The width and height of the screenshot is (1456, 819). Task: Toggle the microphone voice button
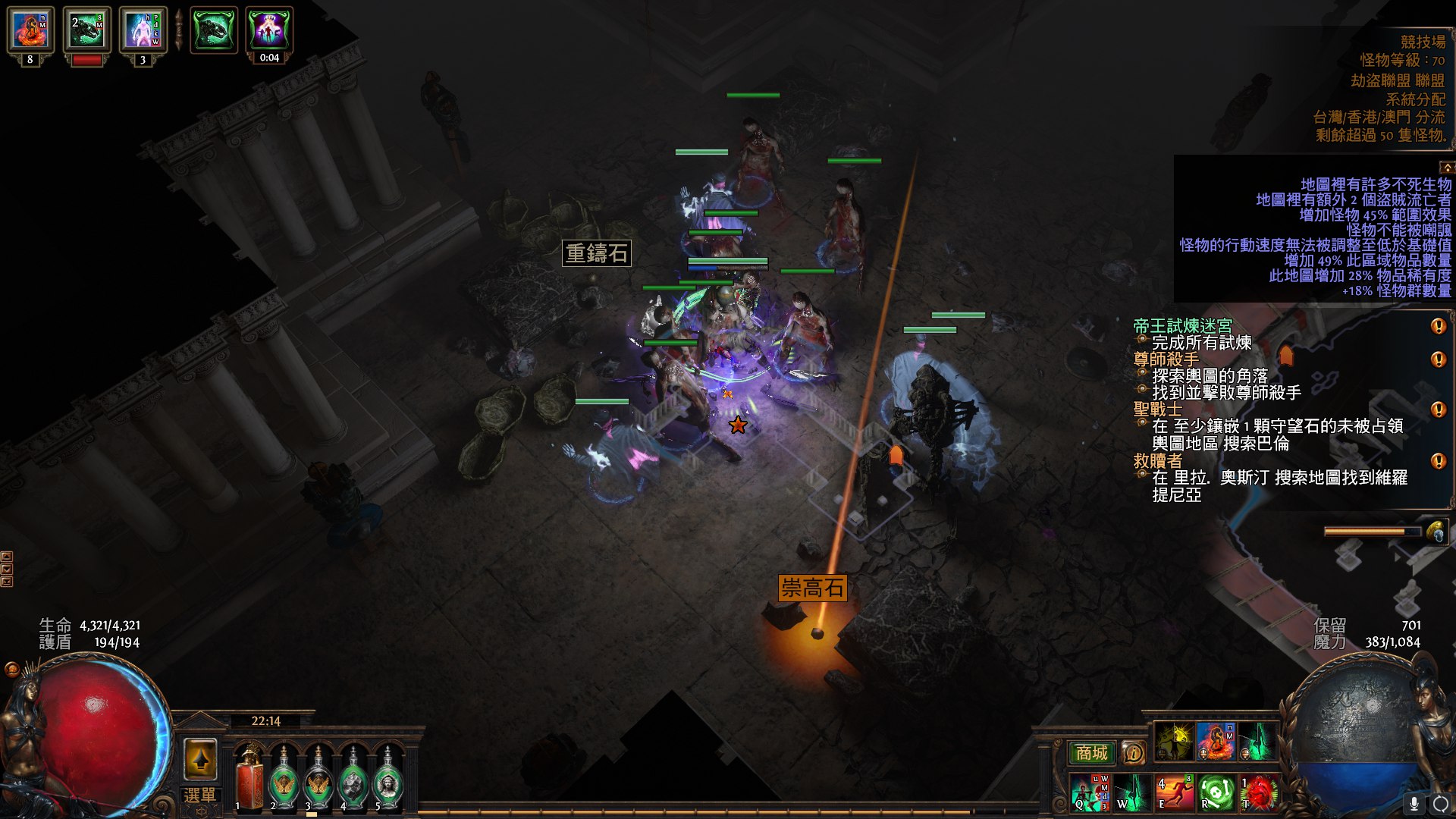[x=1414, y=803]
